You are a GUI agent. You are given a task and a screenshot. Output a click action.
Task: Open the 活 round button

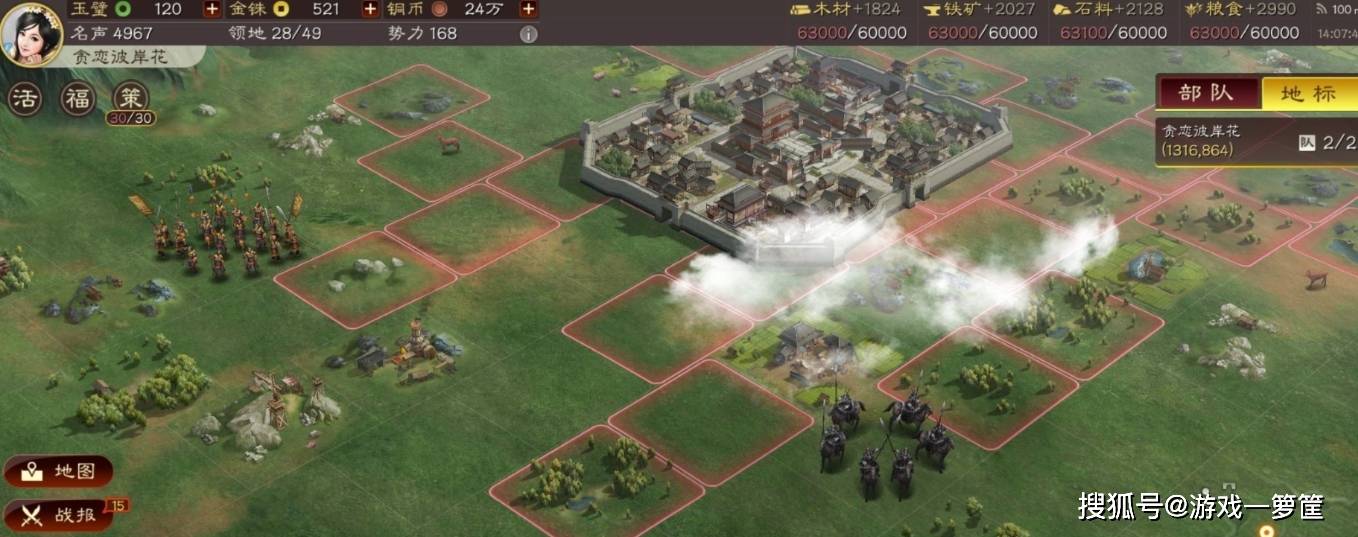tap(26, 99)
